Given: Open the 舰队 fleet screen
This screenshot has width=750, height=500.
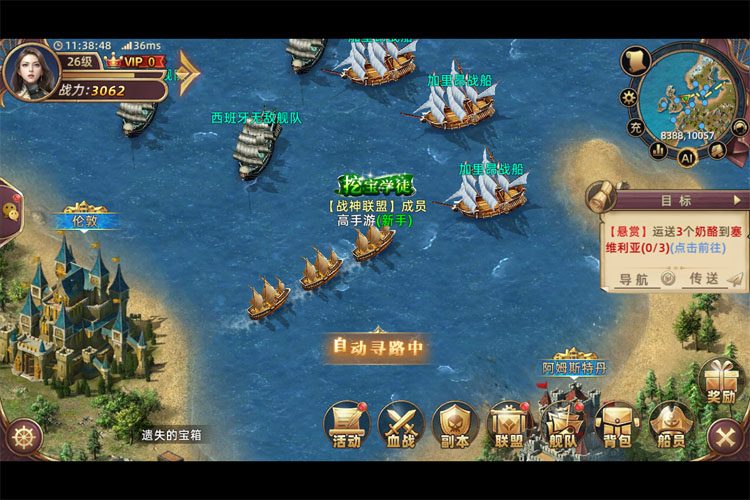Looking at the screenshot, I should [563, 426].
